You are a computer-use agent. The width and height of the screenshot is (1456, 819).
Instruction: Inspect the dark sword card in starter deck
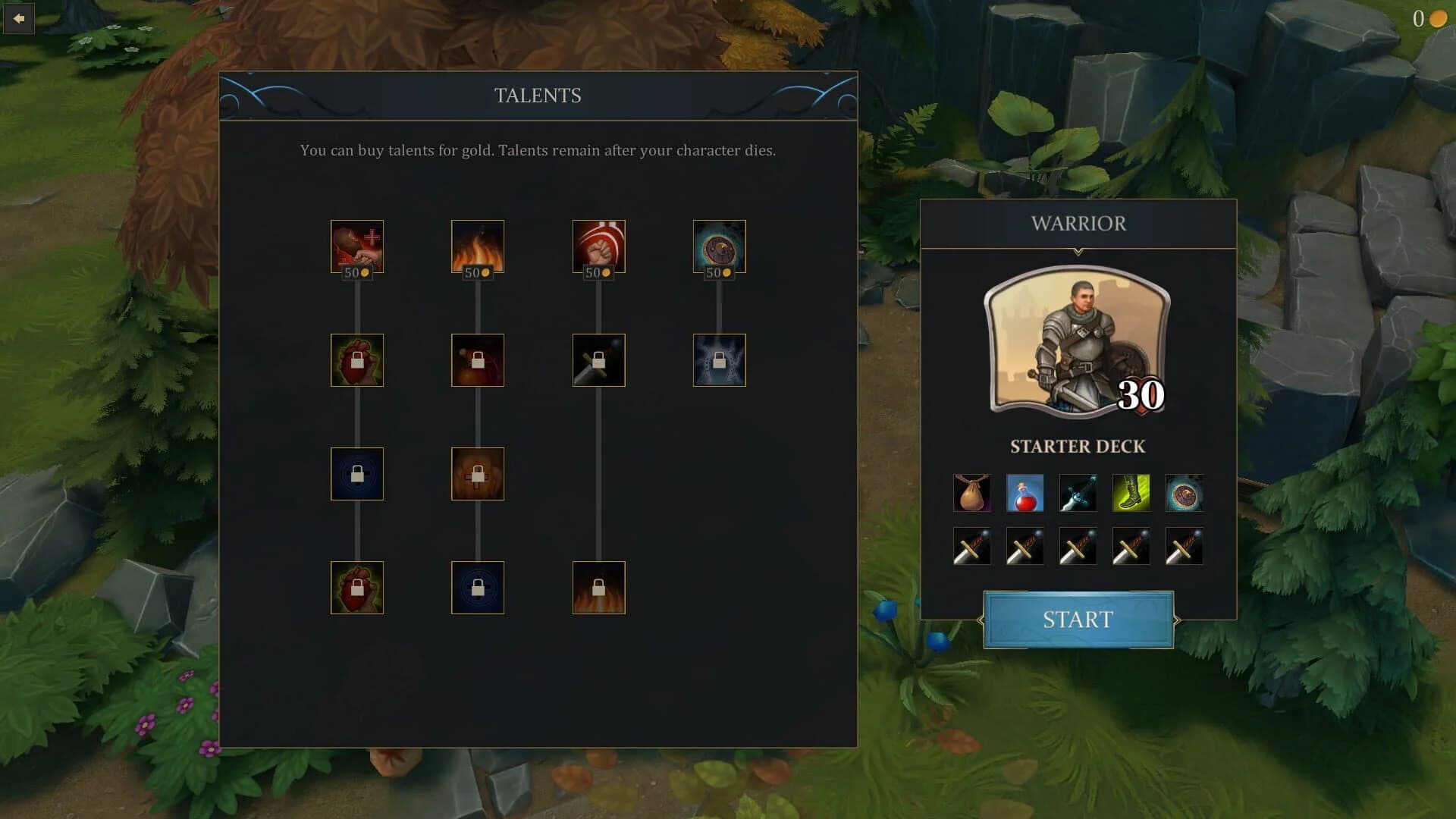1078,493
